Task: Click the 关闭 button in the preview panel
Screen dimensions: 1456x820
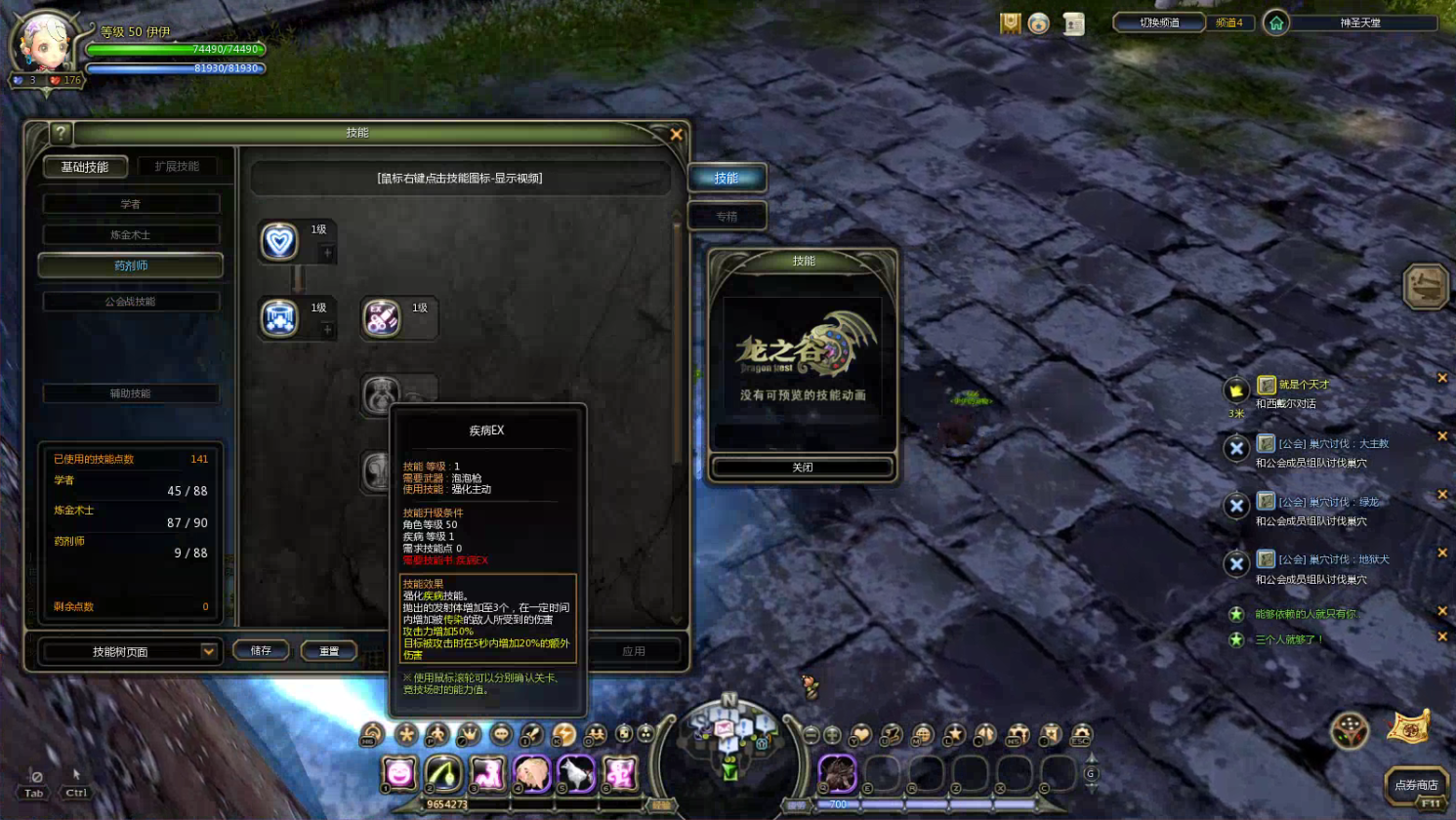Action: click(x=802, y=468)
